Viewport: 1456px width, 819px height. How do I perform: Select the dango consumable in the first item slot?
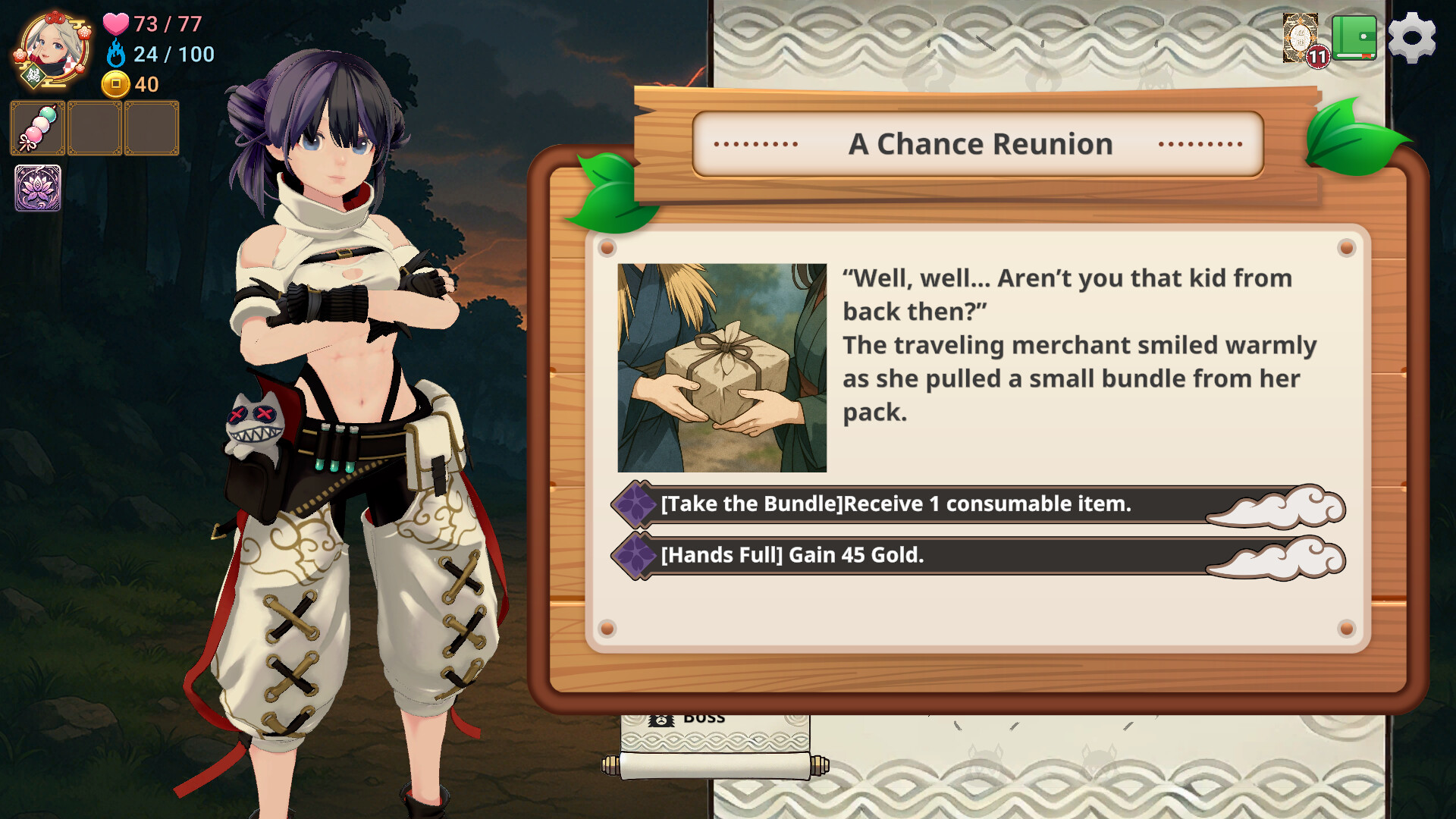tap(36, 127)
